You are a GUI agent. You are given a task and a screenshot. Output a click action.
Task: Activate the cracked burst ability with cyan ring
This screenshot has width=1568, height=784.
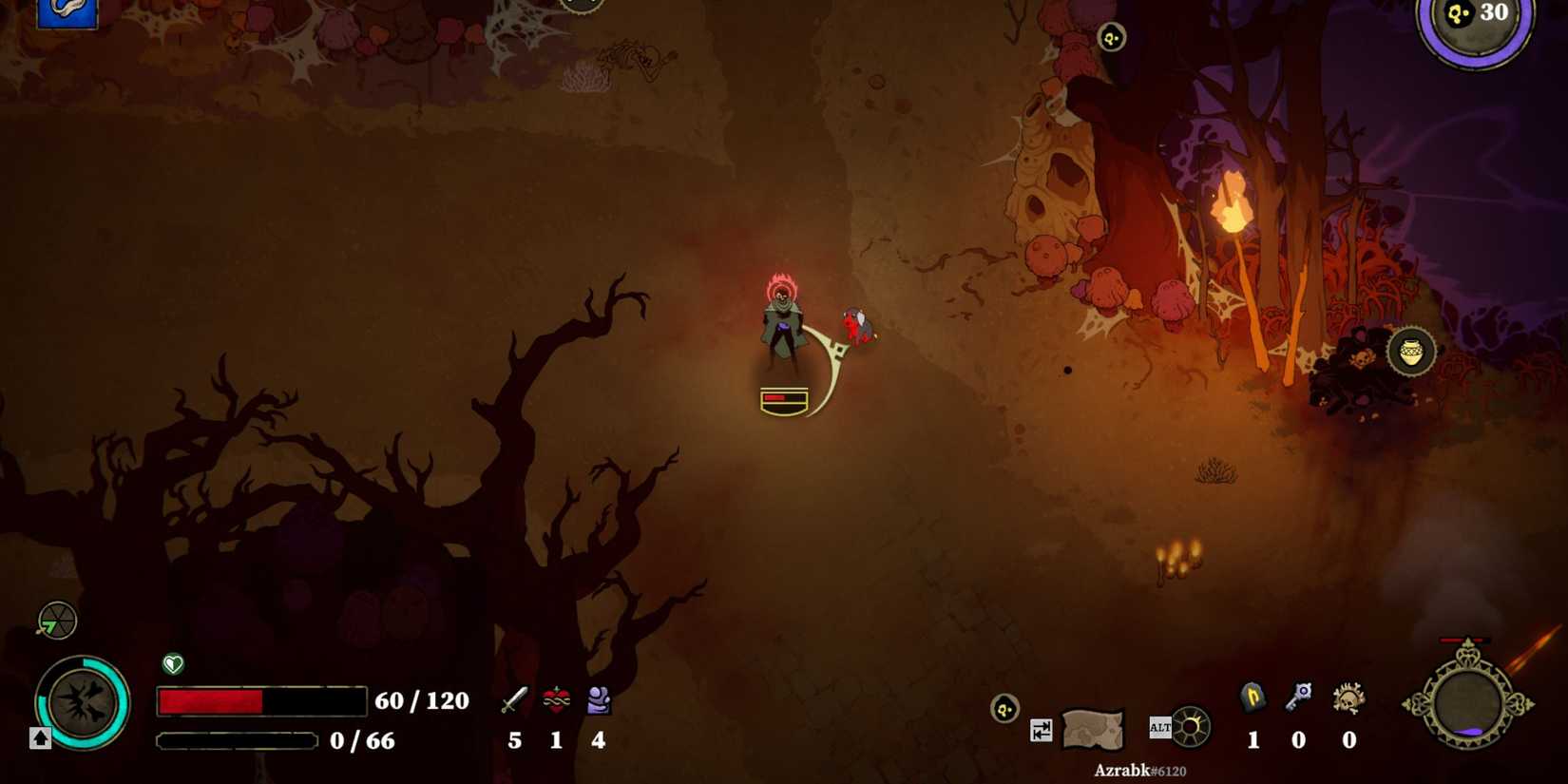tap(83, 703)
